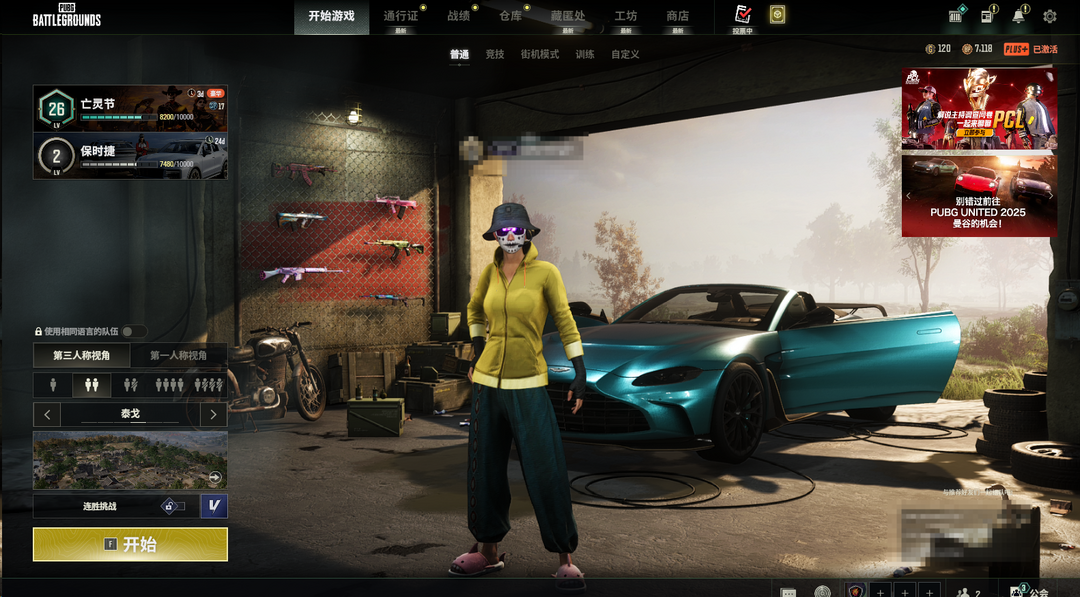Select 第一人称视角 first-person perspective
The width and height of the screenshot is (1080, 597).
tap(179, 355)
